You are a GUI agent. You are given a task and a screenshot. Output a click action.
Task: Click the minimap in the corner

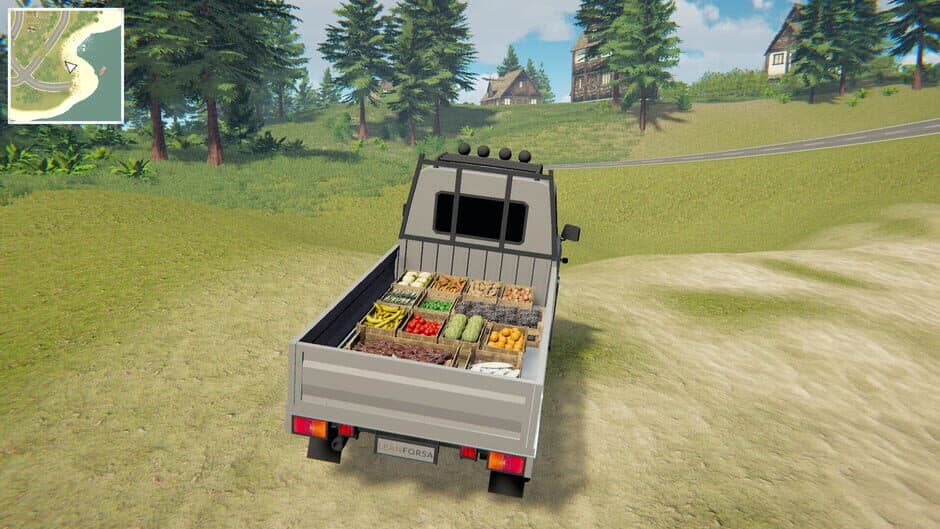66,66
